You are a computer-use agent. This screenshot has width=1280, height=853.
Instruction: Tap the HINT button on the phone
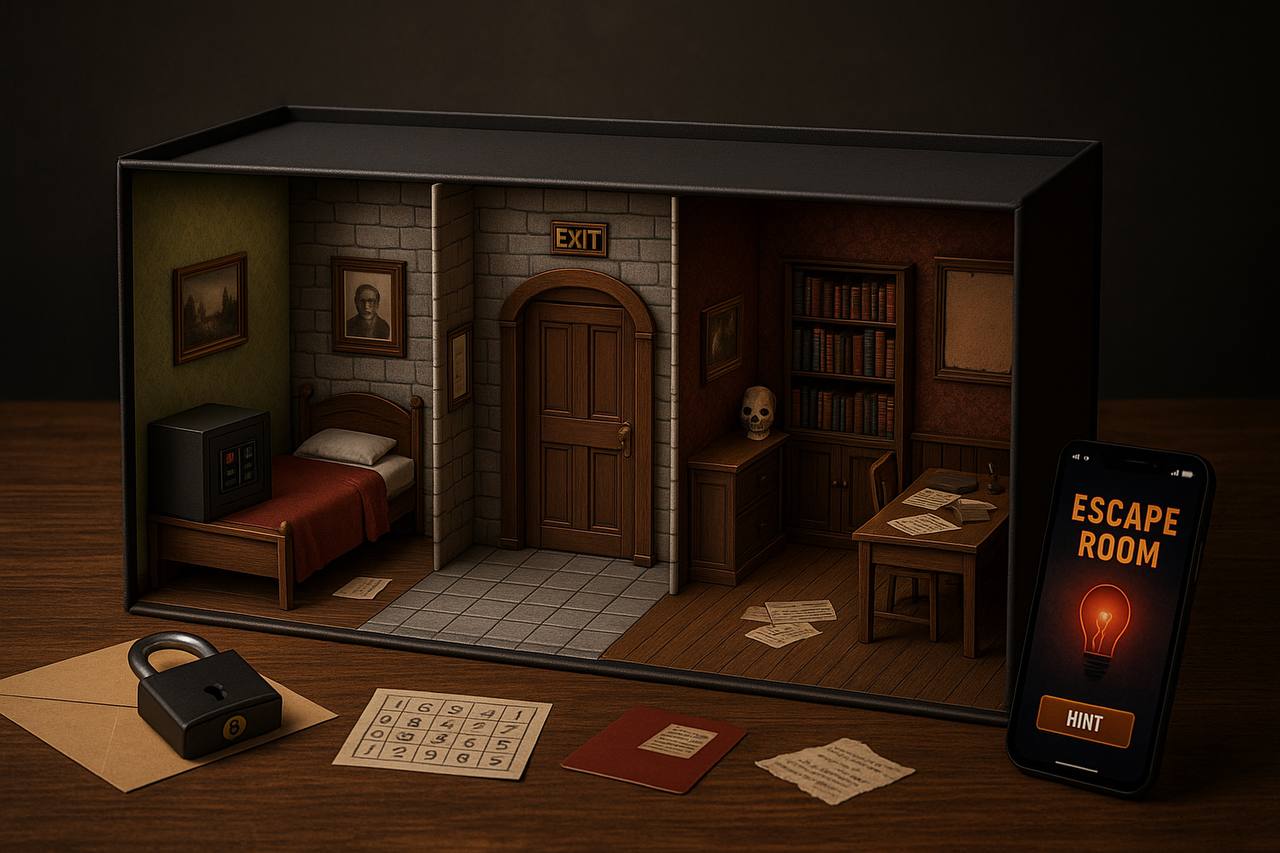click(x=1085, y=721)
